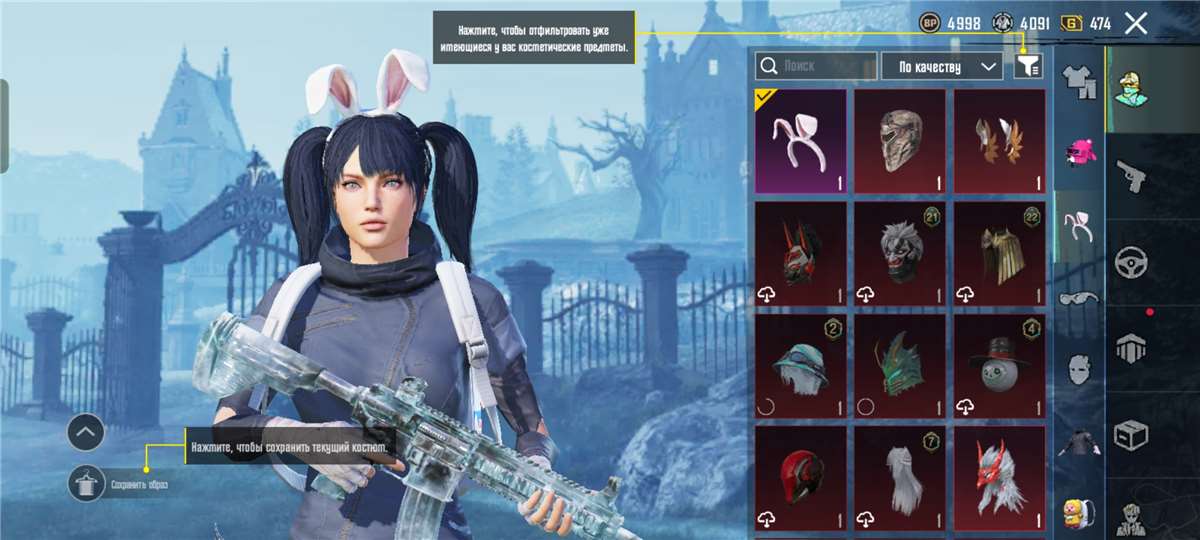Pick the clown-faced grey hair mask
The width and height of the screenshot is (1200, 540).
pos(900,254)
